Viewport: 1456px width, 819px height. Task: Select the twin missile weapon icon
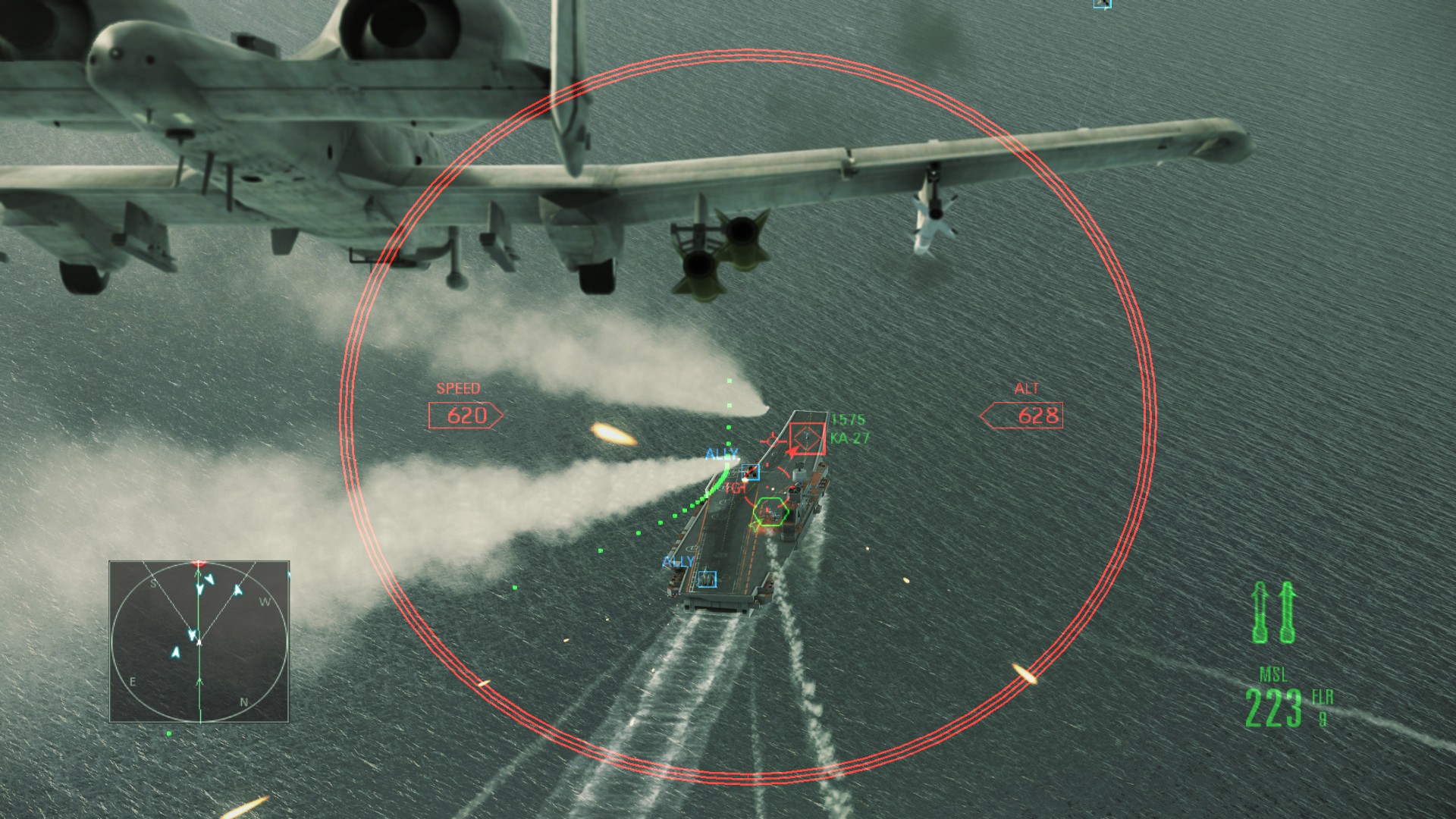pyautogui.click(x=1276, y=613)
